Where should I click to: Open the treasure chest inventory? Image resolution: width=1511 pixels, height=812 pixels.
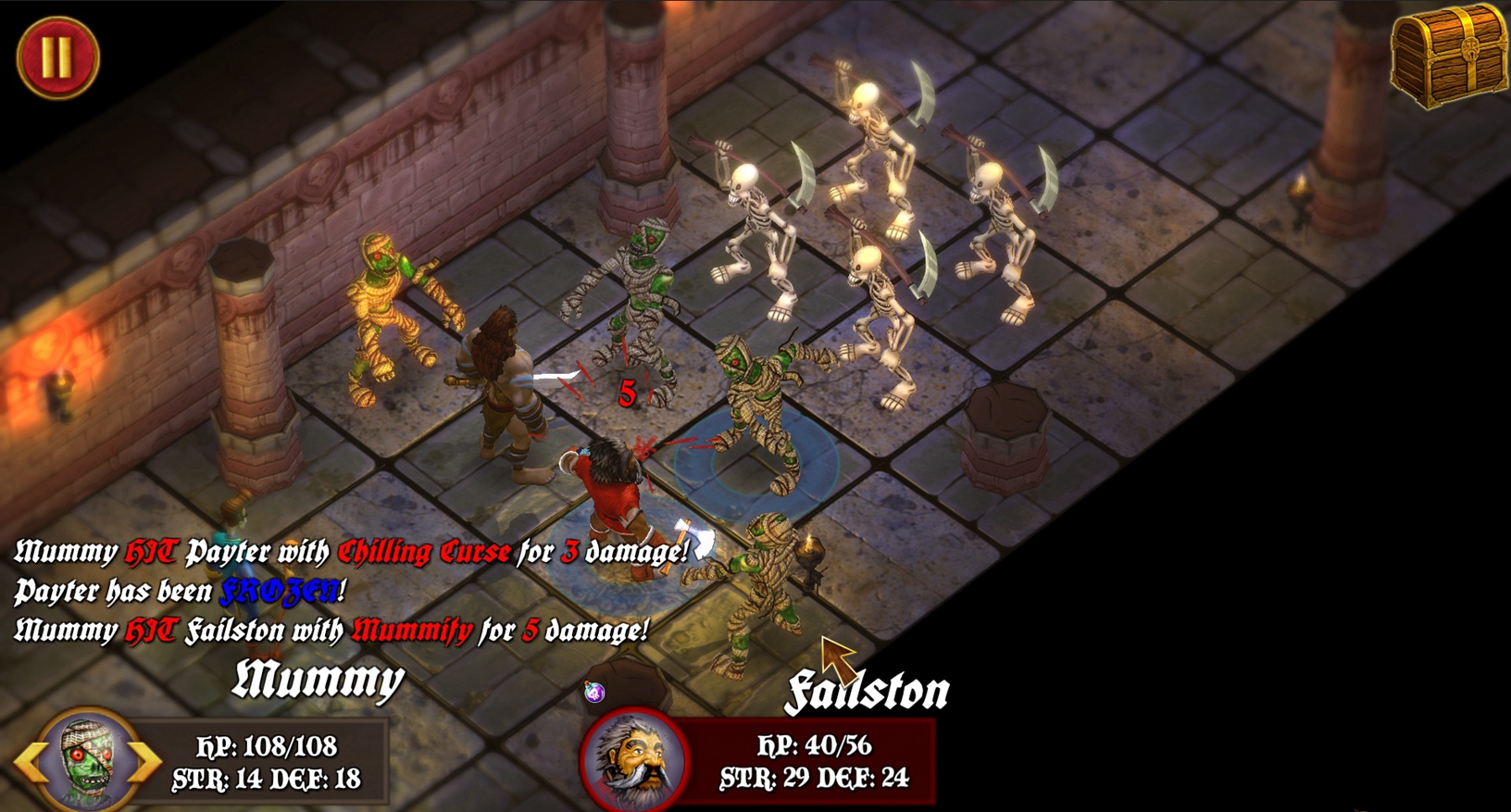coord(1449,56)
